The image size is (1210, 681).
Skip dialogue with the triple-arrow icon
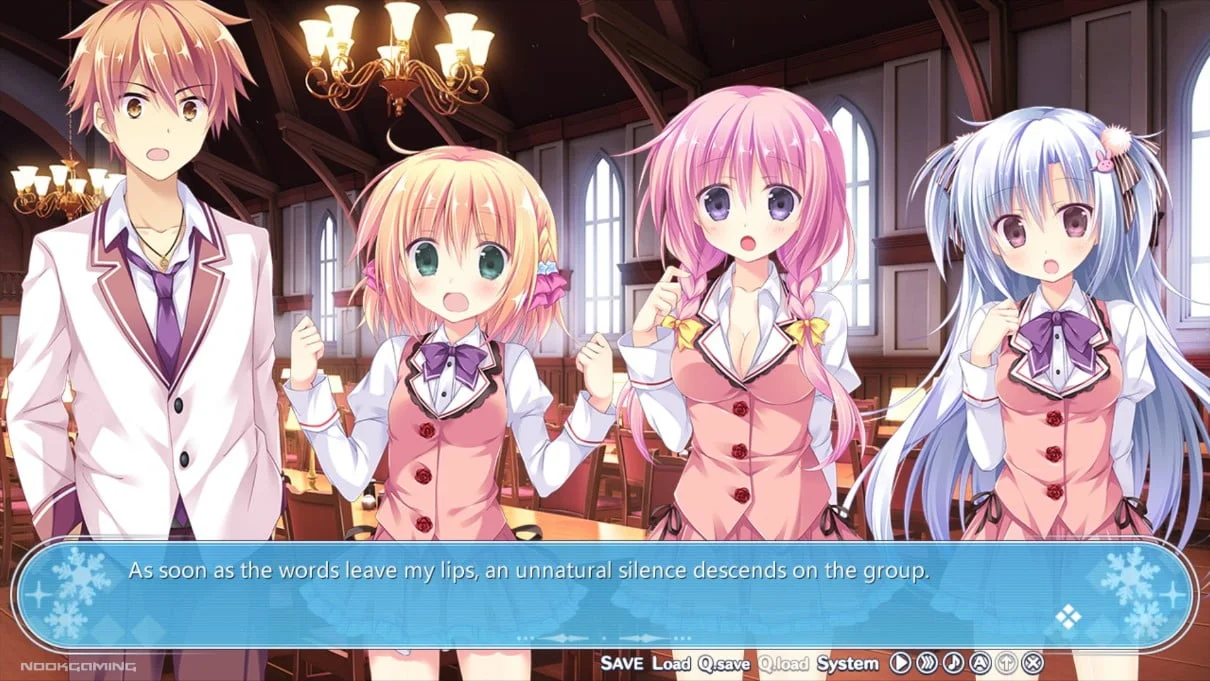[927, 663]
